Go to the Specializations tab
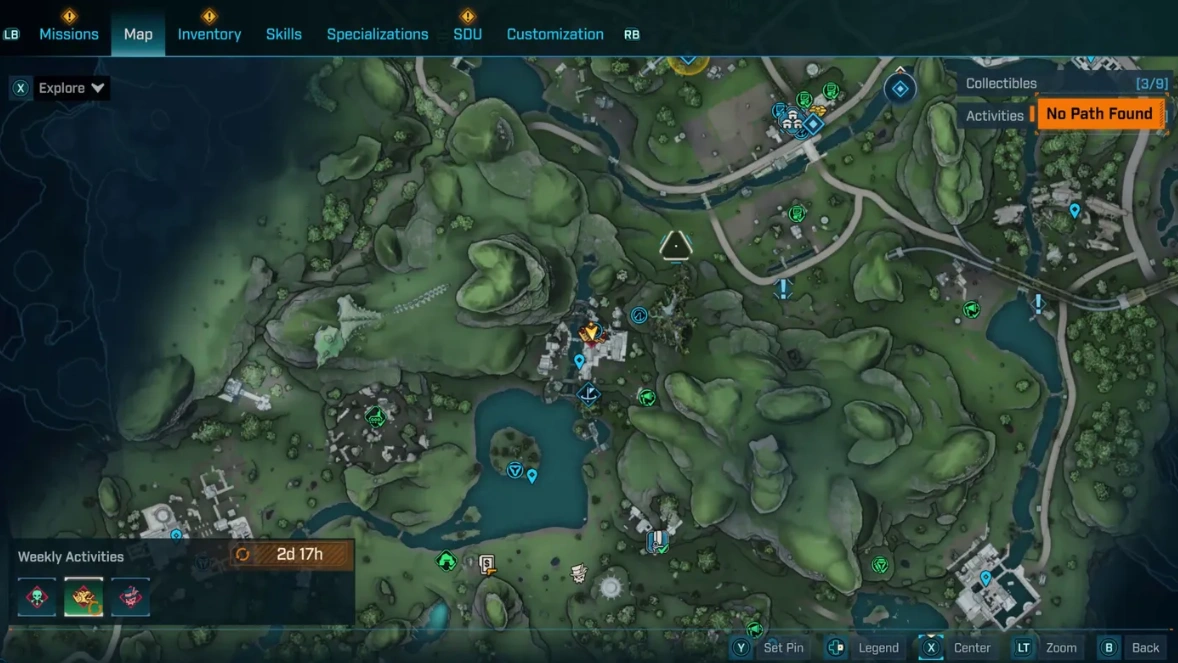This screenshot has width=1178, height=663. coord(377,34)
